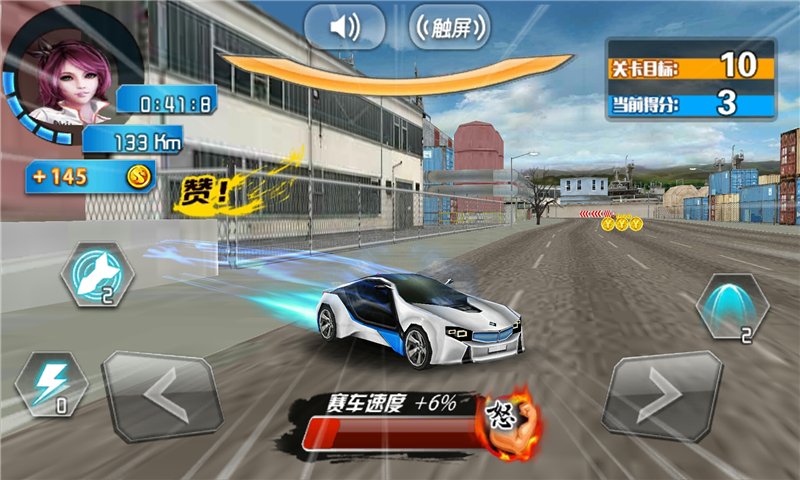The image size is (800, 480).
Task: Switch the 触屏 touch control mode
Action: (450, 27)
